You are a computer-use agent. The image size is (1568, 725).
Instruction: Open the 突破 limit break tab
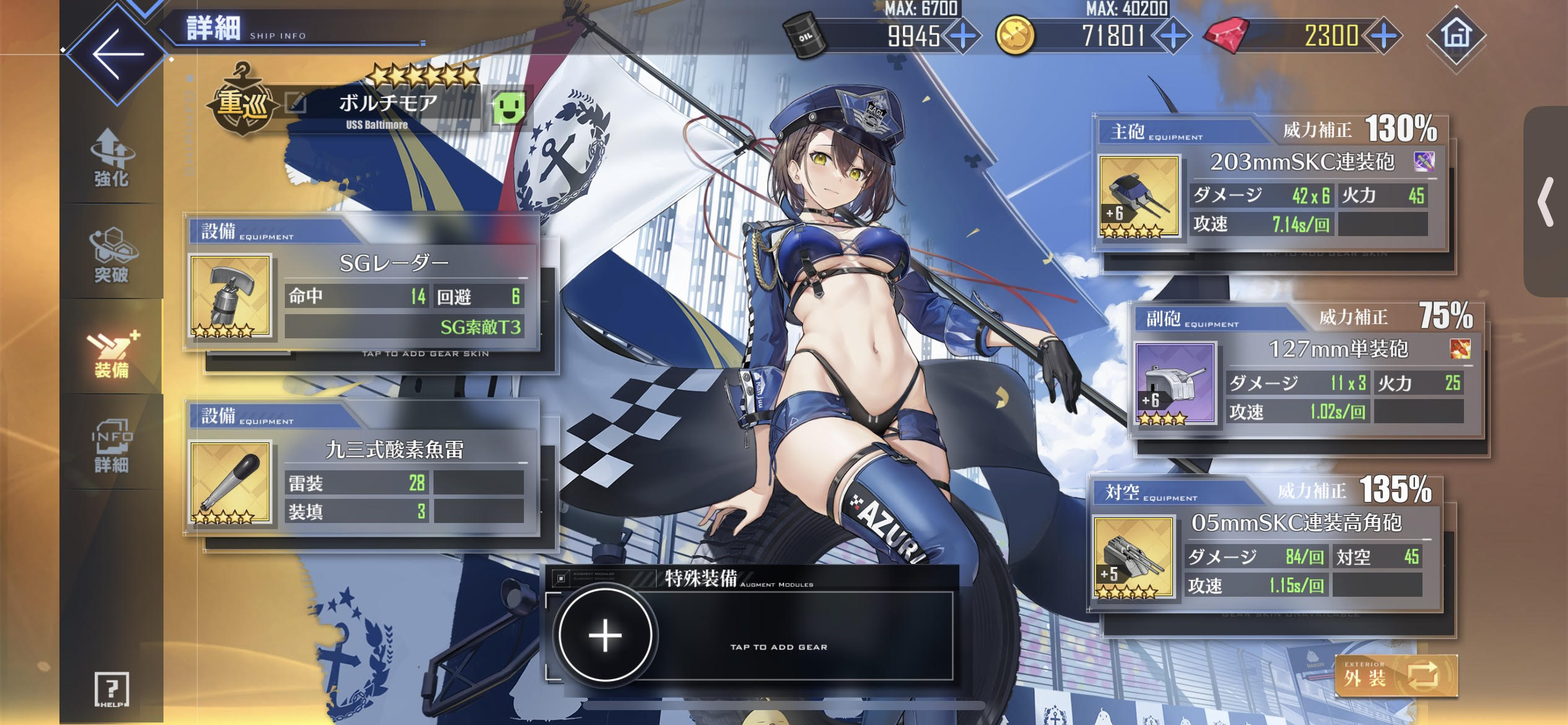[111, 255]
